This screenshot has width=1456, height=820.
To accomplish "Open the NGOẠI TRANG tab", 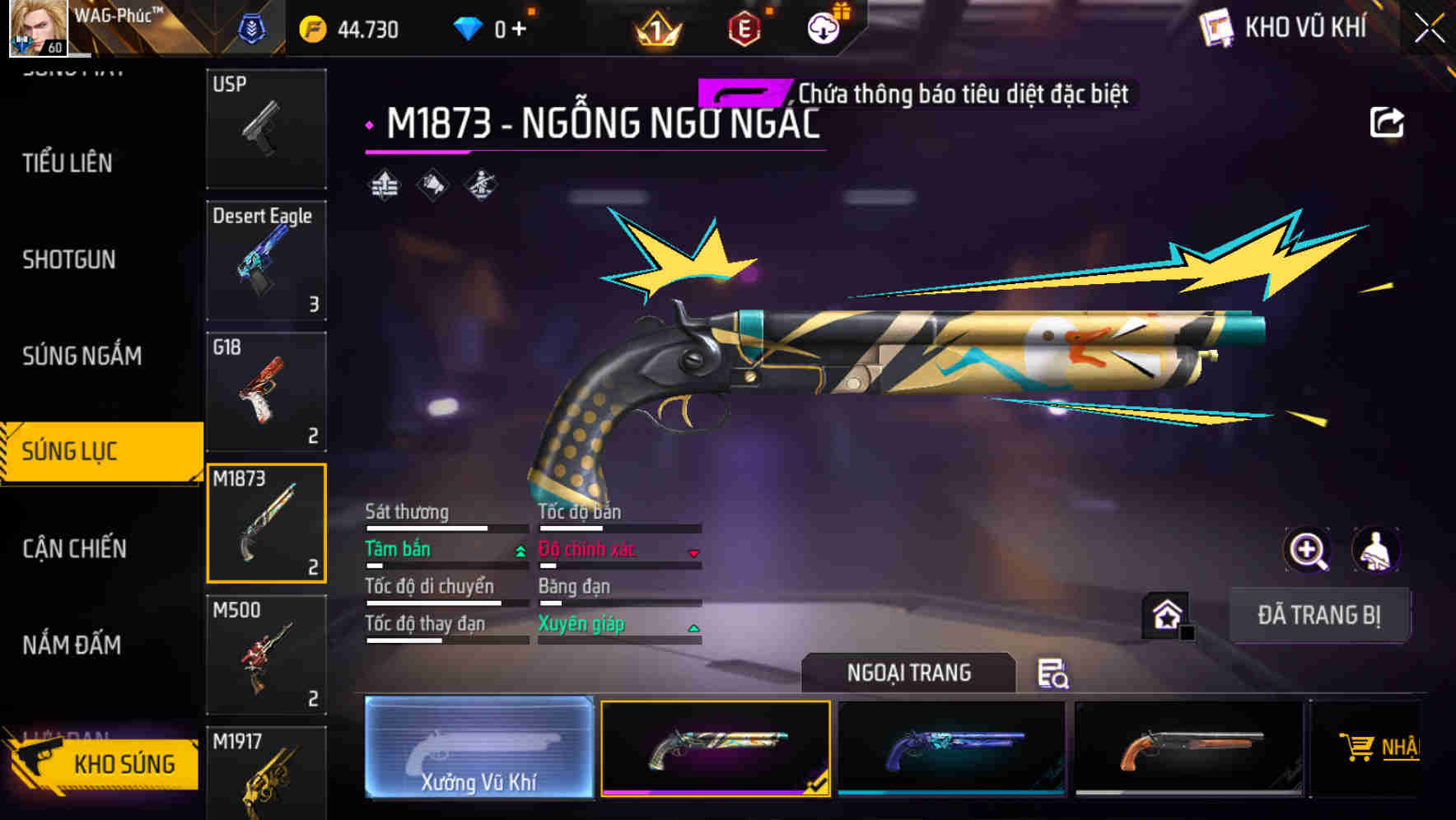I will [x=909, y=672].
